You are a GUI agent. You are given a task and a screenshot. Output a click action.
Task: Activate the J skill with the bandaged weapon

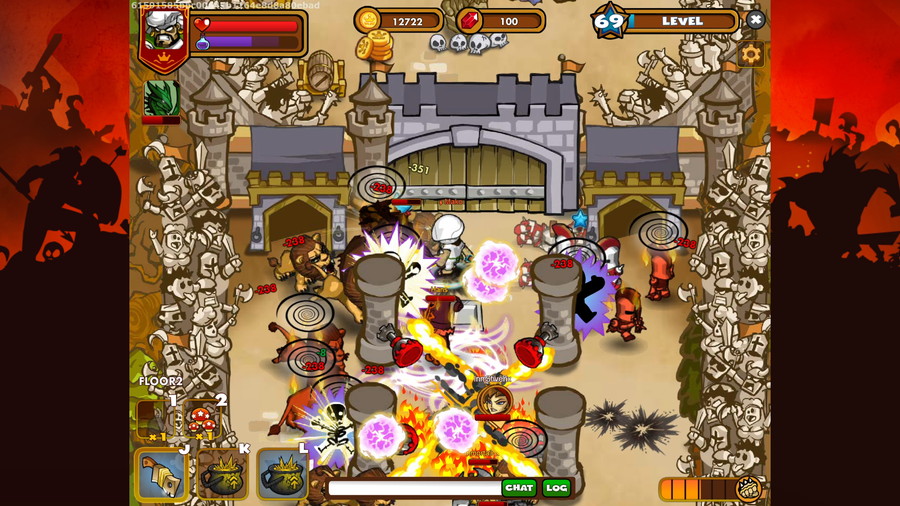161,473
